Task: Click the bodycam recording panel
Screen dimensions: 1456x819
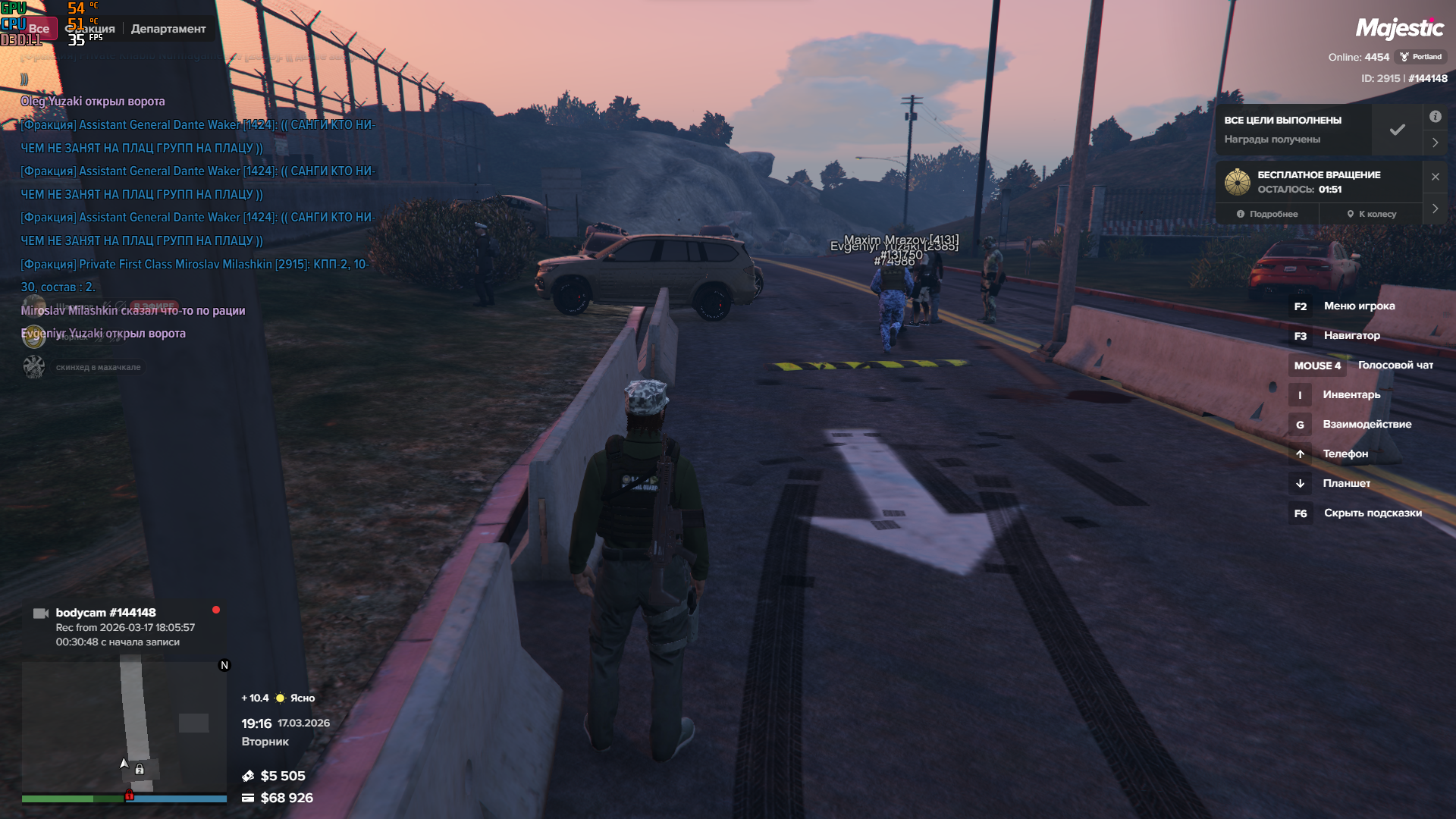Action: tap(121, 627)
